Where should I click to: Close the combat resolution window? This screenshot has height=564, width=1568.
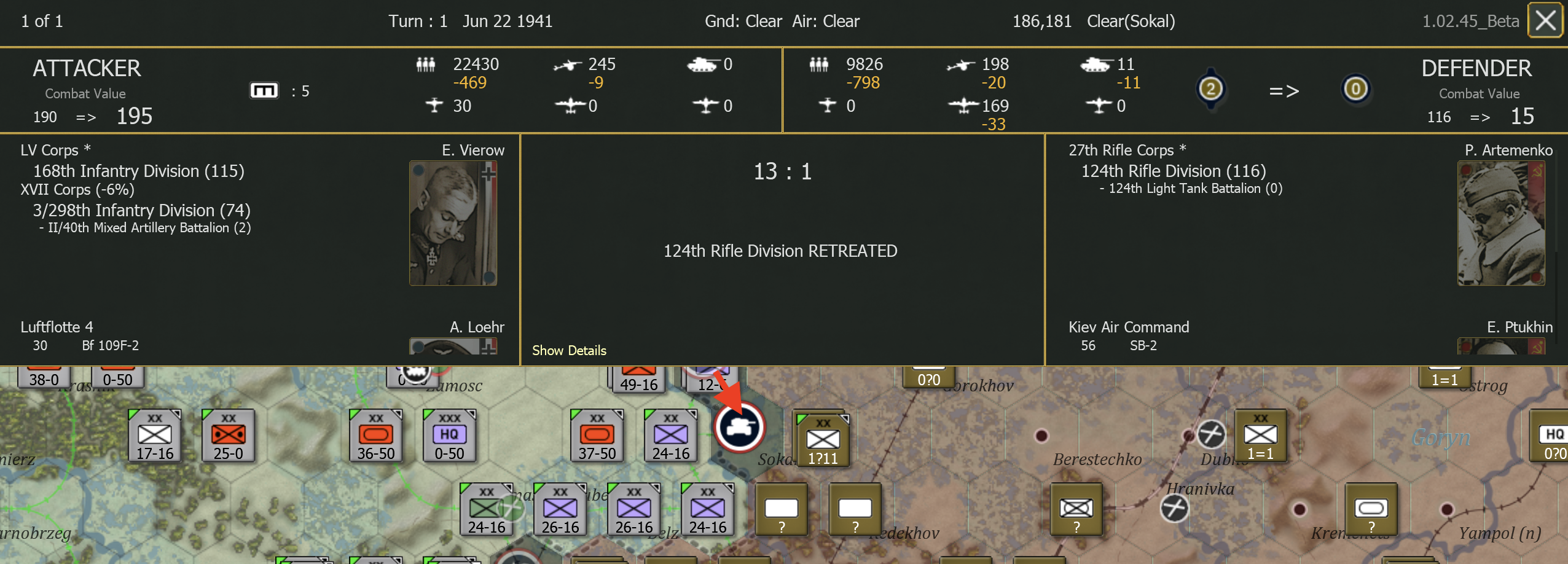pos(1545,20)
